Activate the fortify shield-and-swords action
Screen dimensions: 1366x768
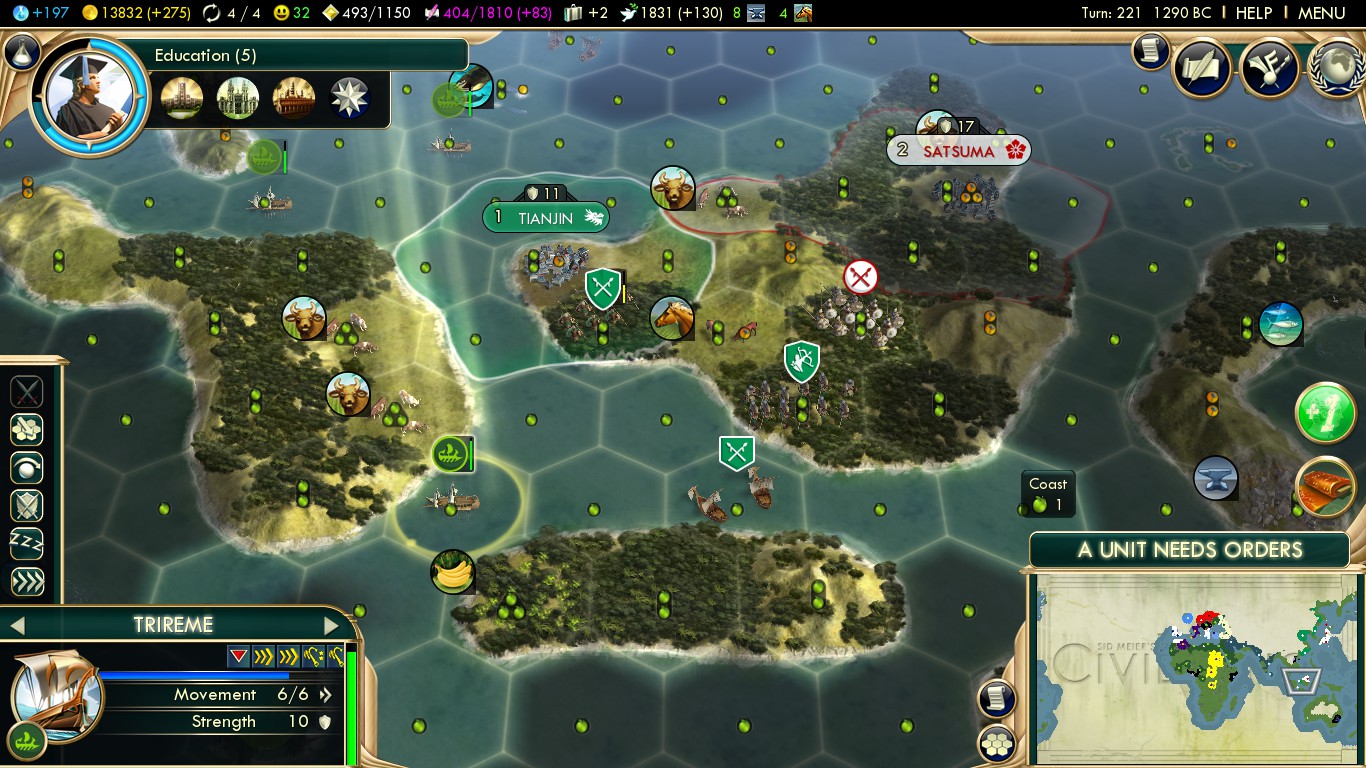pyautogui.click(x=27, y=506)
